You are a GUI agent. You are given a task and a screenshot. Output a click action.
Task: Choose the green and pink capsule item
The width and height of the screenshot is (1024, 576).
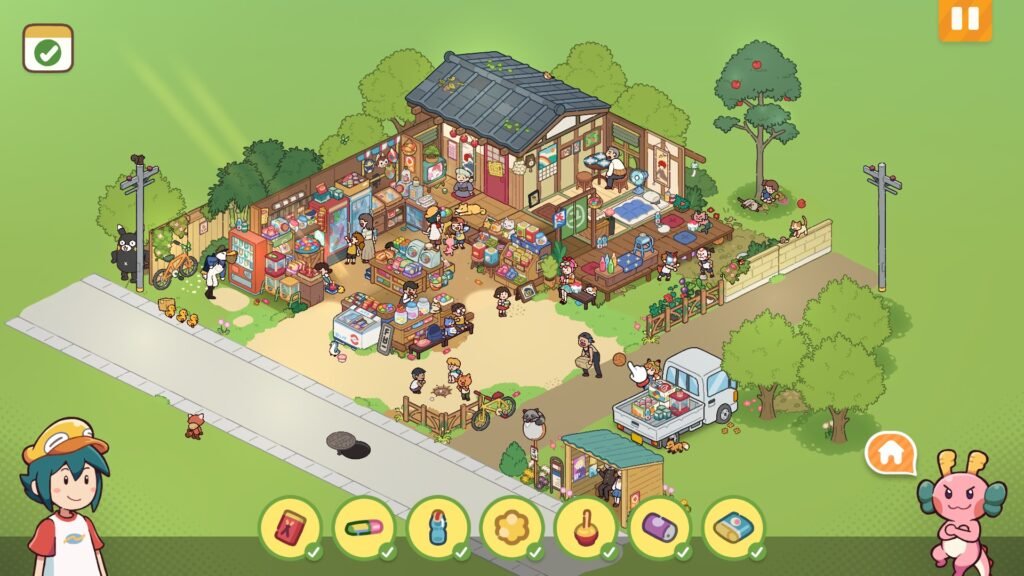click(x=364, y=527)
